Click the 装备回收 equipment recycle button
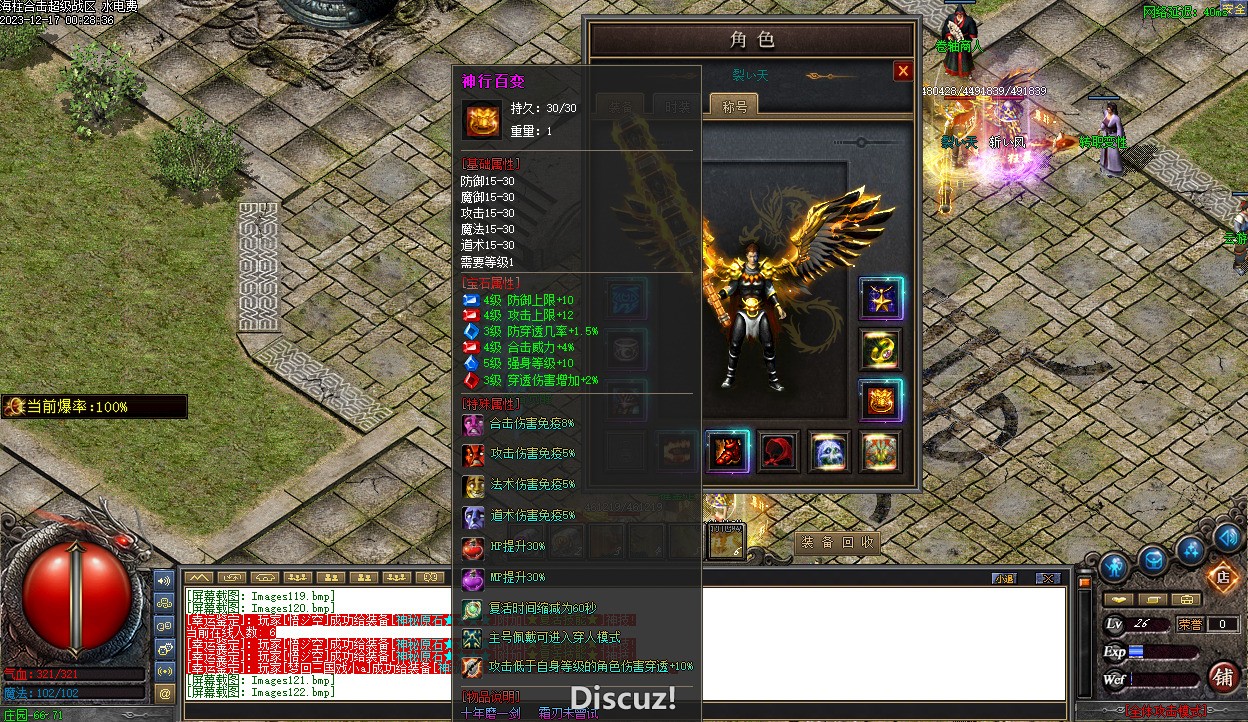Viewport: 1248px width, 722px height. pos(838,543)
